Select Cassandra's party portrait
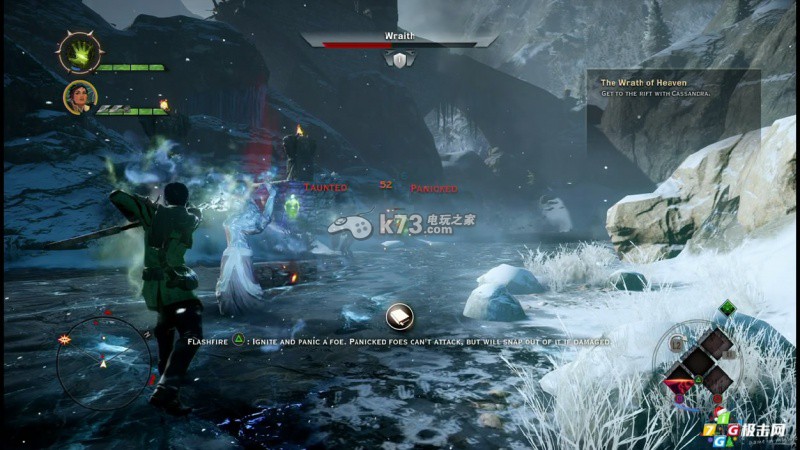Image resolution: width=800 pixels, height=450 pixels. coord(79,97)
